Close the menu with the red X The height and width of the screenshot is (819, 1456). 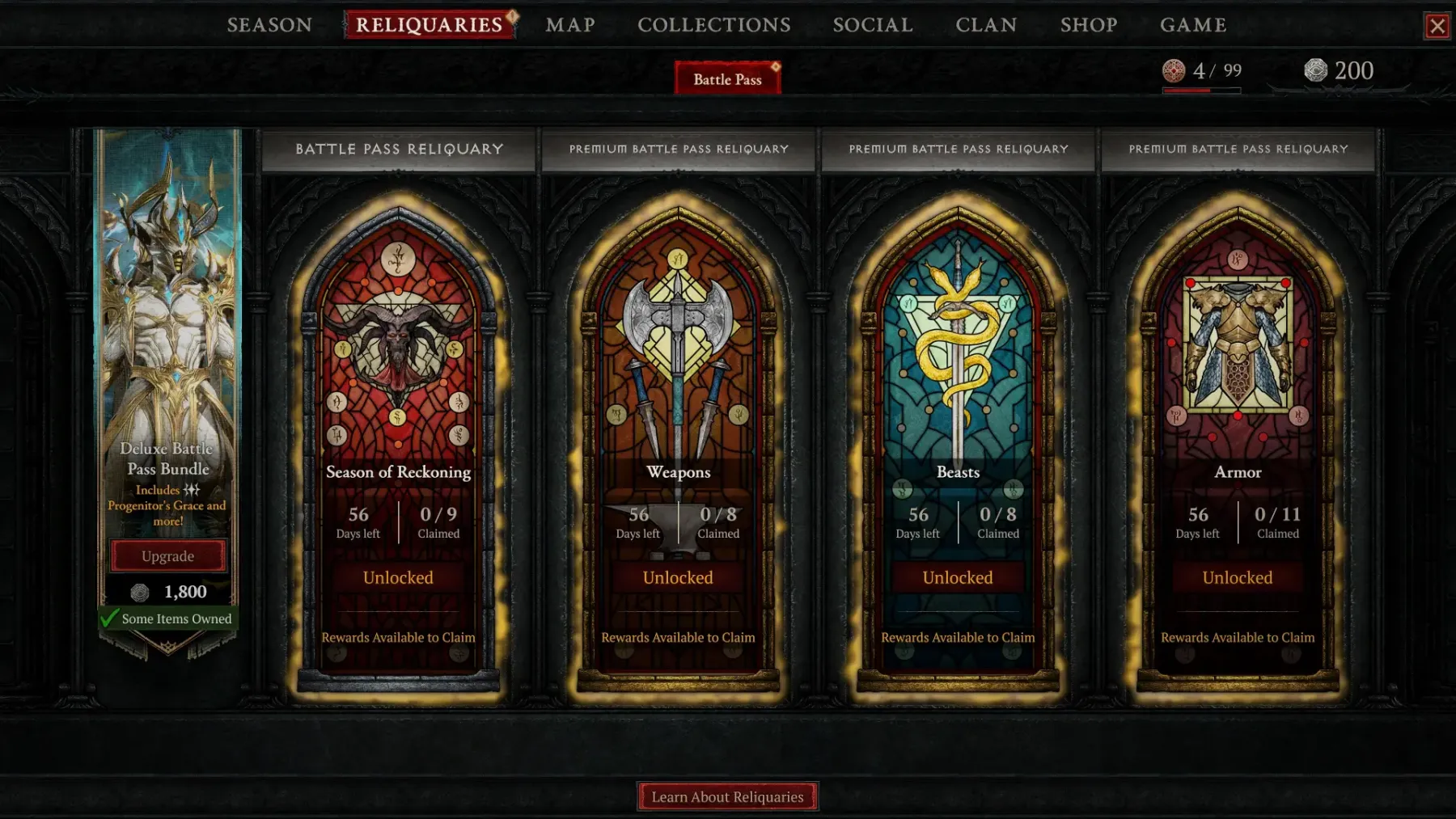(x=1437, y=26)
